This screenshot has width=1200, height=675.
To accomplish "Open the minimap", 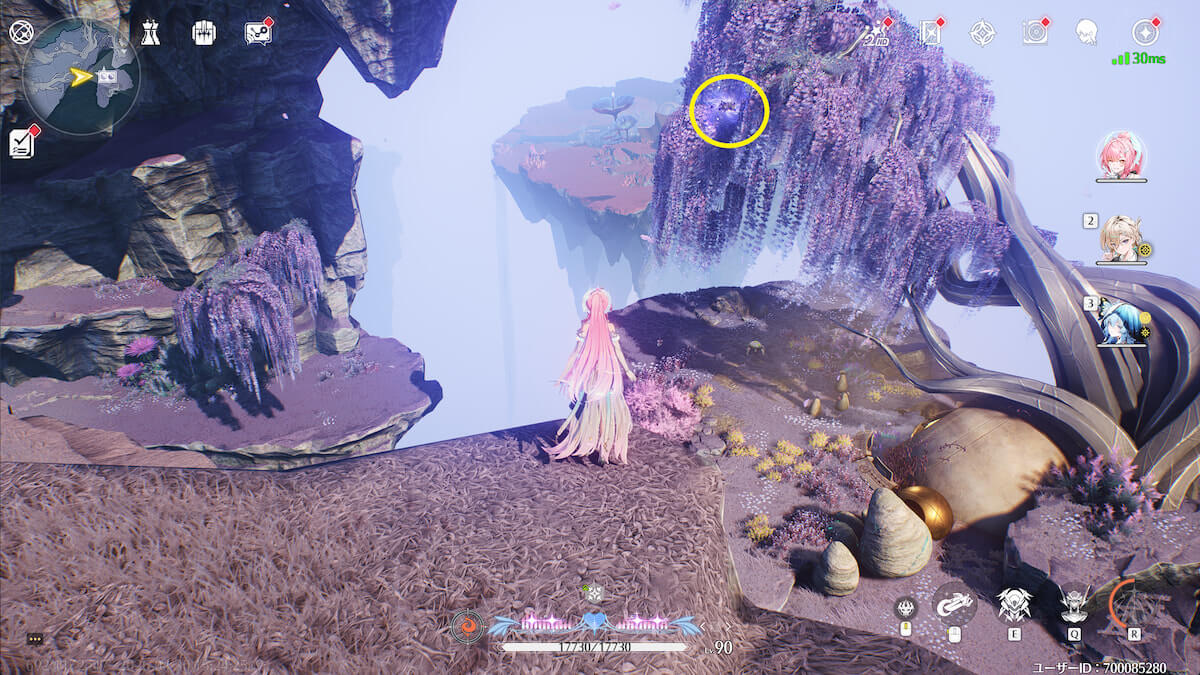I will (80, 76).
